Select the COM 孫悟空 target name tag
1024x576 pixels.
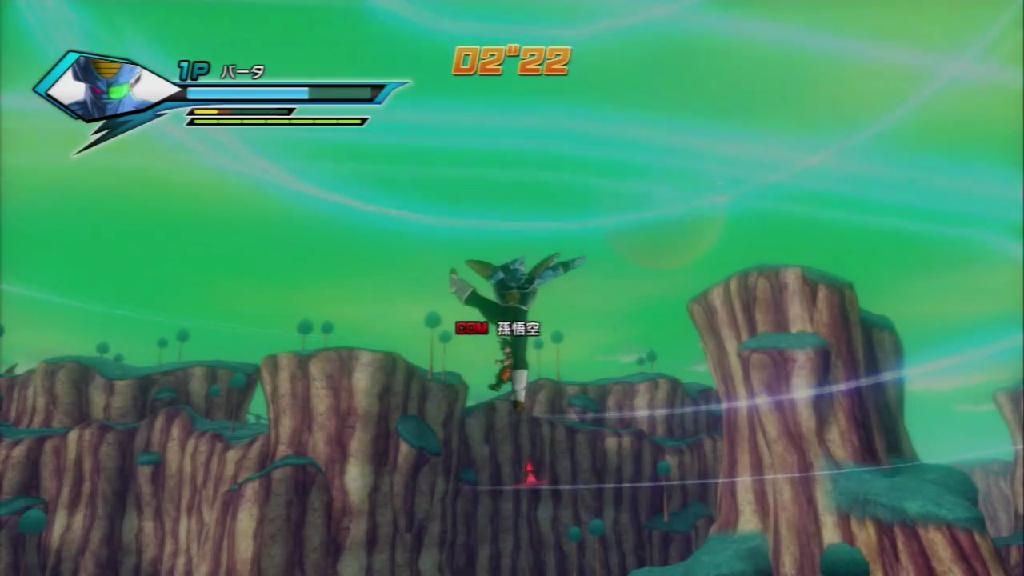497,328
